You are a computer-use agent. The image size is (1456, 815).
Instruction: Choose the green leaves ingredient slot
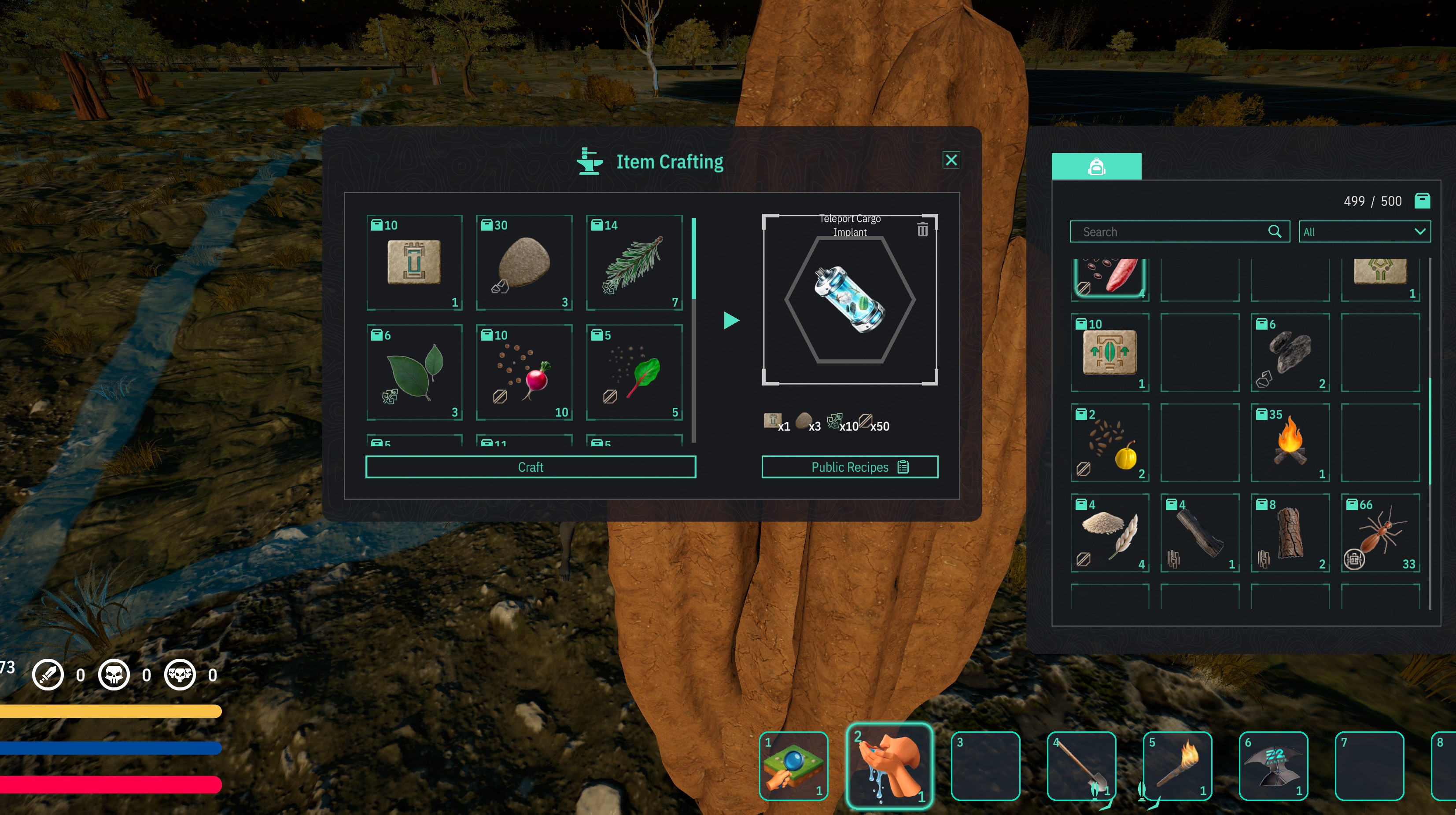pos(414,373)
